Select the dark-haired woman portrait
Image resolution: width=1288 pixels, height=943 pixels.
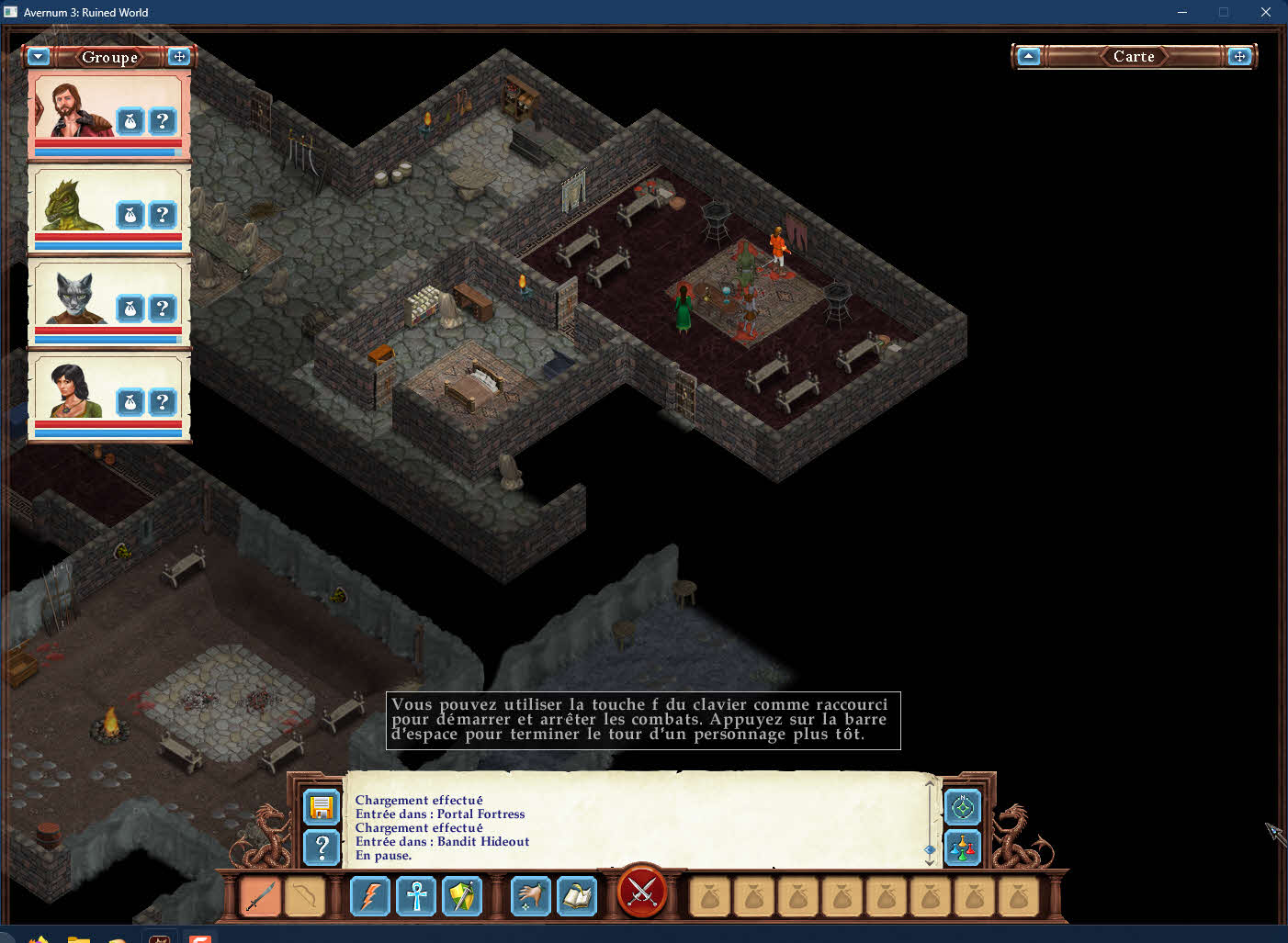72,390
